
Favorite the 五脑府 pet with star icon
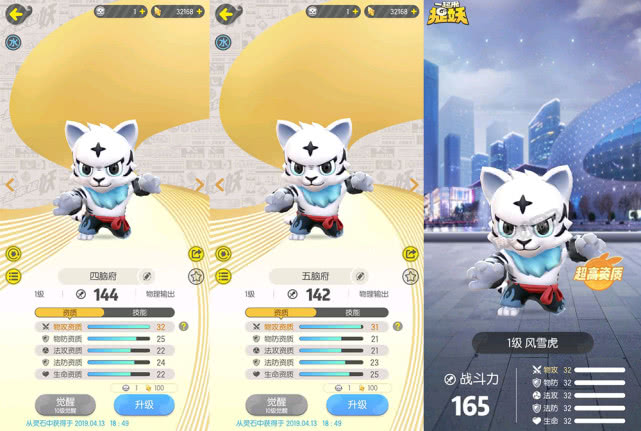[409, 275]
